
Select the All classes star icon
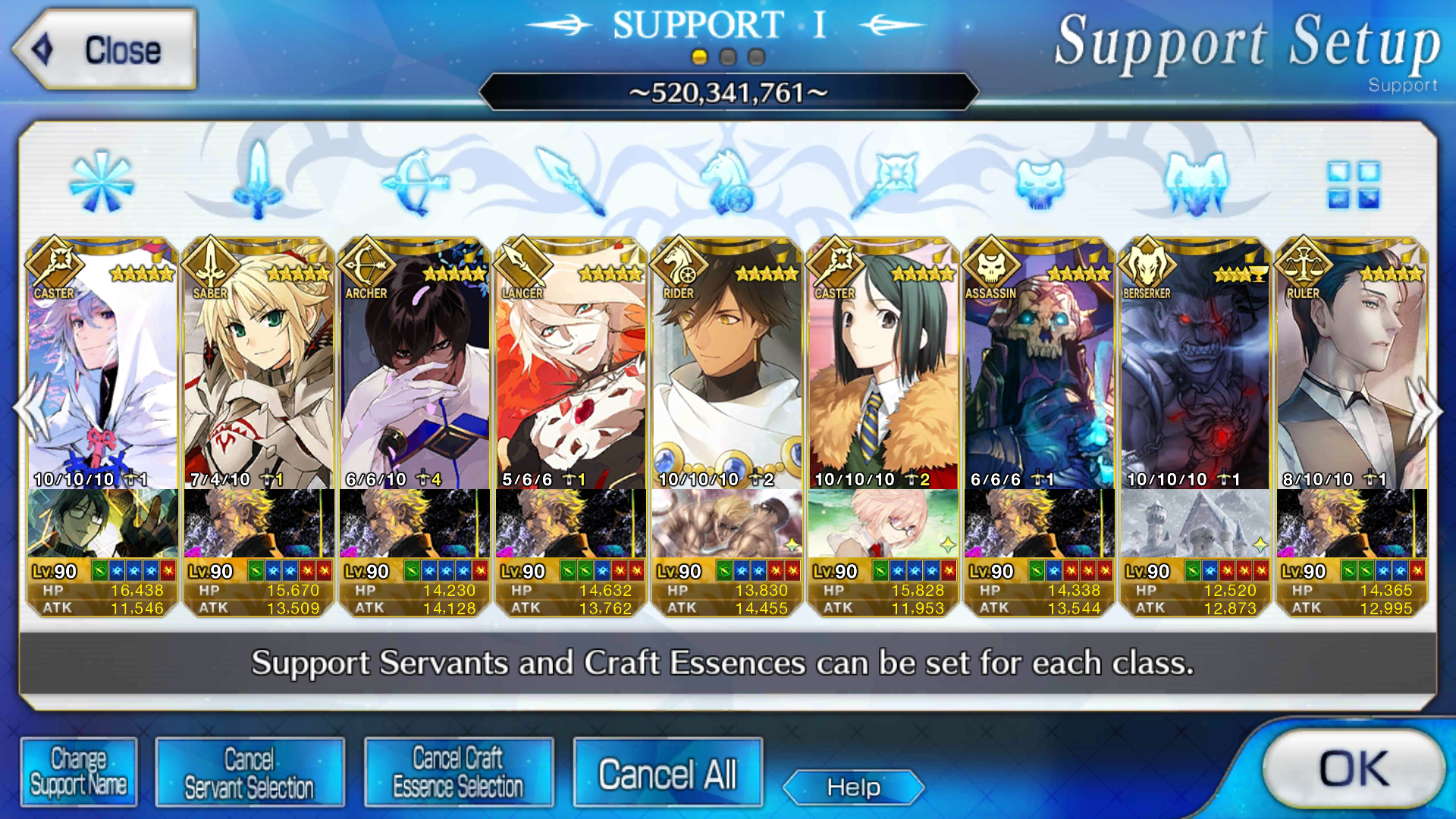coord(102,182)
